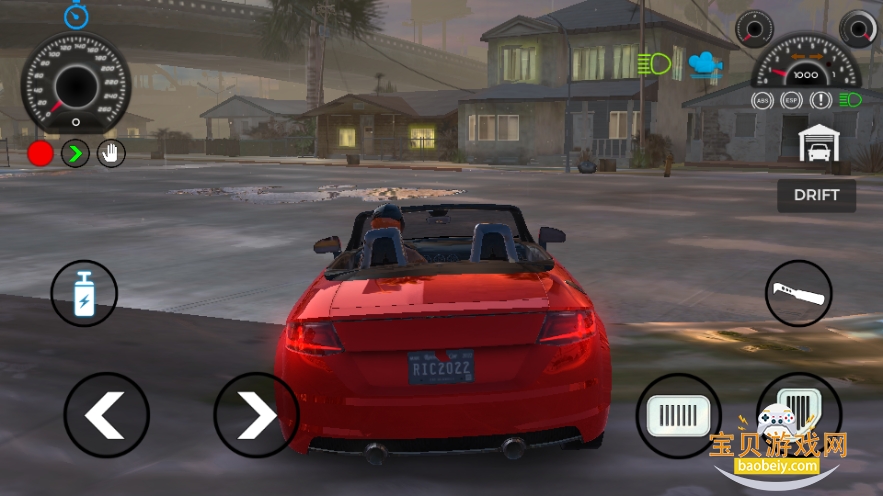The image size is (883, 496).
Task: Open the garage icon
Action: pos(819,145)
